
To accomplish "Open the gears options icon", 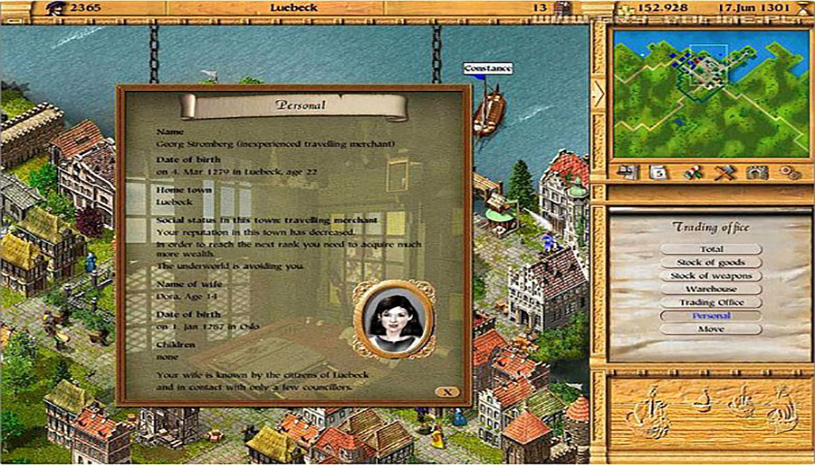I will tap(790, 172).
